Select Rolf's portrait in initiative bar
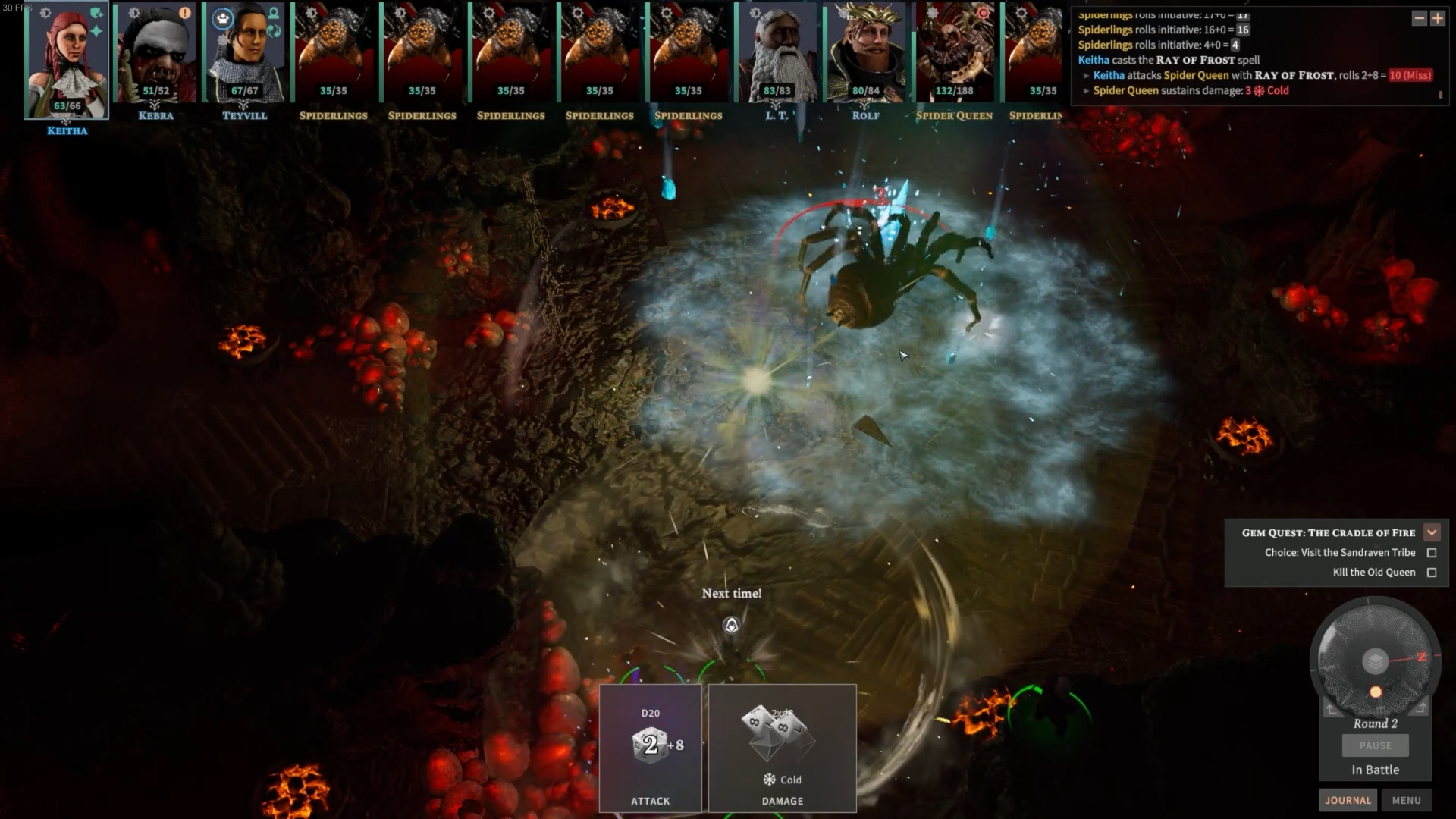Image resolution: width=1456 pixels, height=819 pixels. (865, 53)
